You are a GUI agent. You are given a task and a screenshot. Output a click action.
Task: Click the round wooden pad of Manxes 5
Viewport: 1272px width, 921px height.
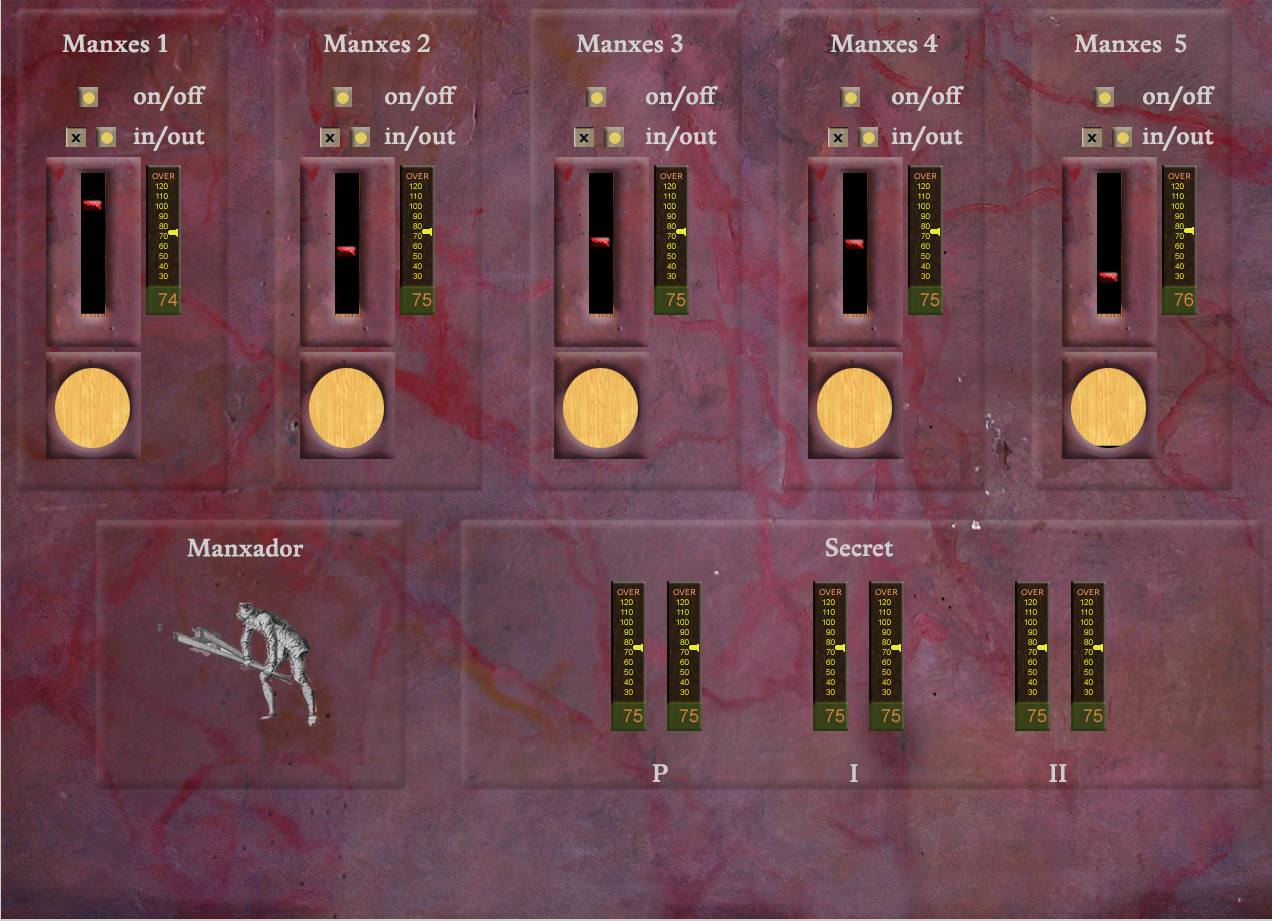click(1109, 408)
